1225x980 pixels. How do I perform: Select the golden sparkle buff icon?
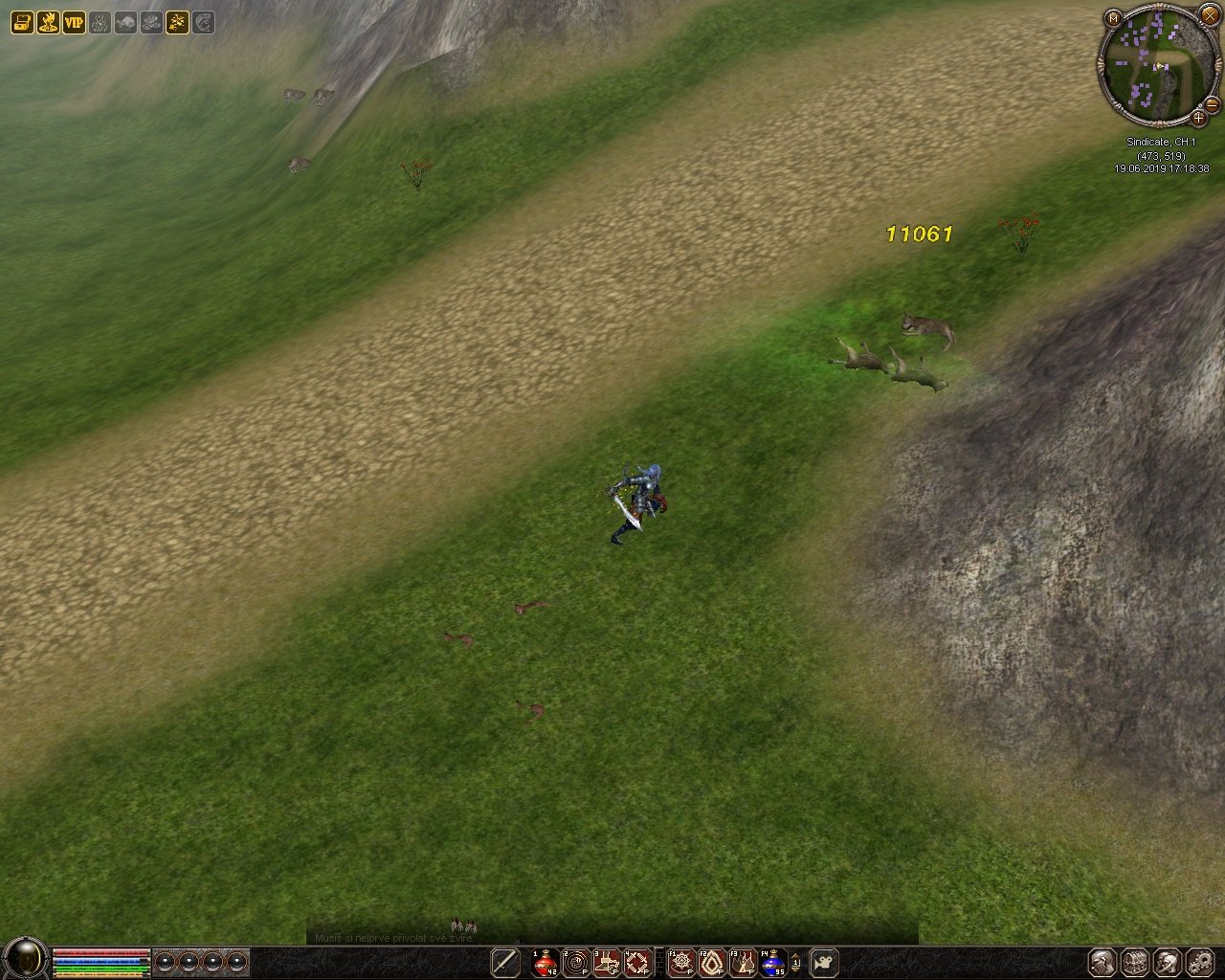177,22
